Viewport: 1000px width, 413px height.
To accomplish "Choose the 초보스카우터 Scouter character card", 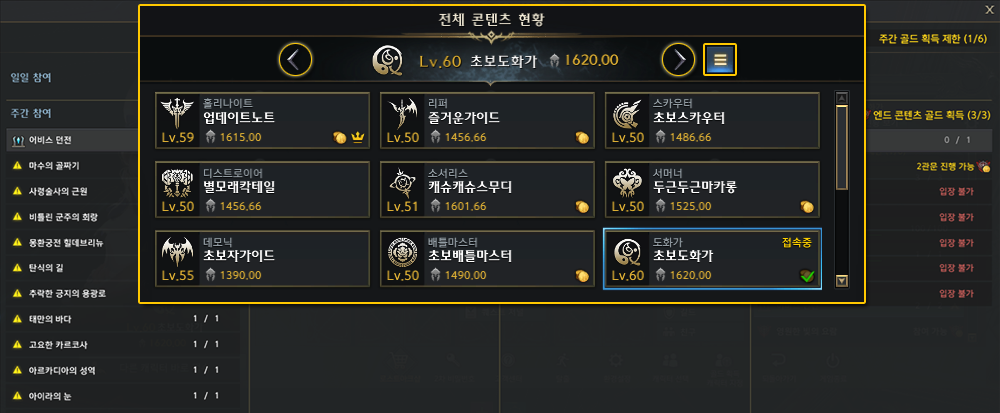I will tap(712, 120).
